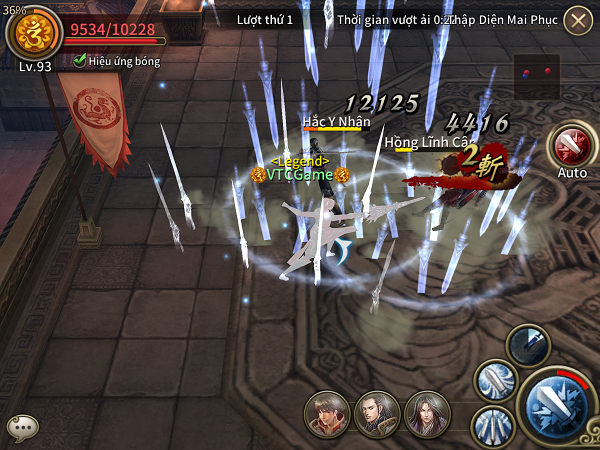Close the stage with the X button
Image resolution: width=600 pixels, height=450 pixels.
click(x=577, y=20)
